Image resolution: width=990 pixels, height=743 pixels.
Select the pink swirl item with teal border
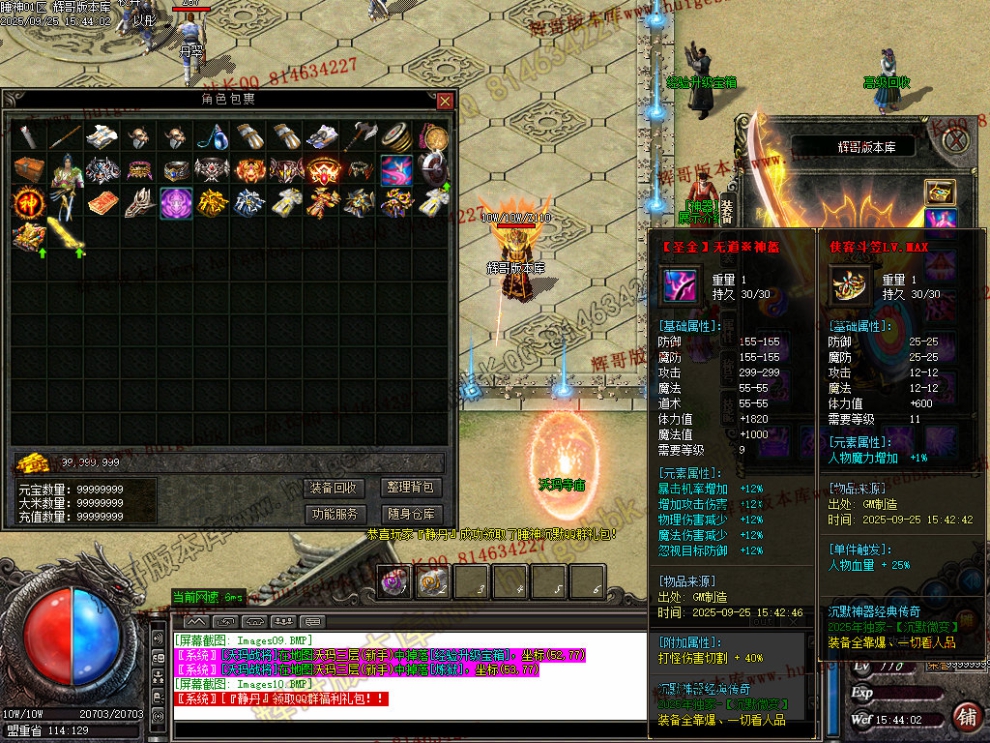tap(397, 170)
